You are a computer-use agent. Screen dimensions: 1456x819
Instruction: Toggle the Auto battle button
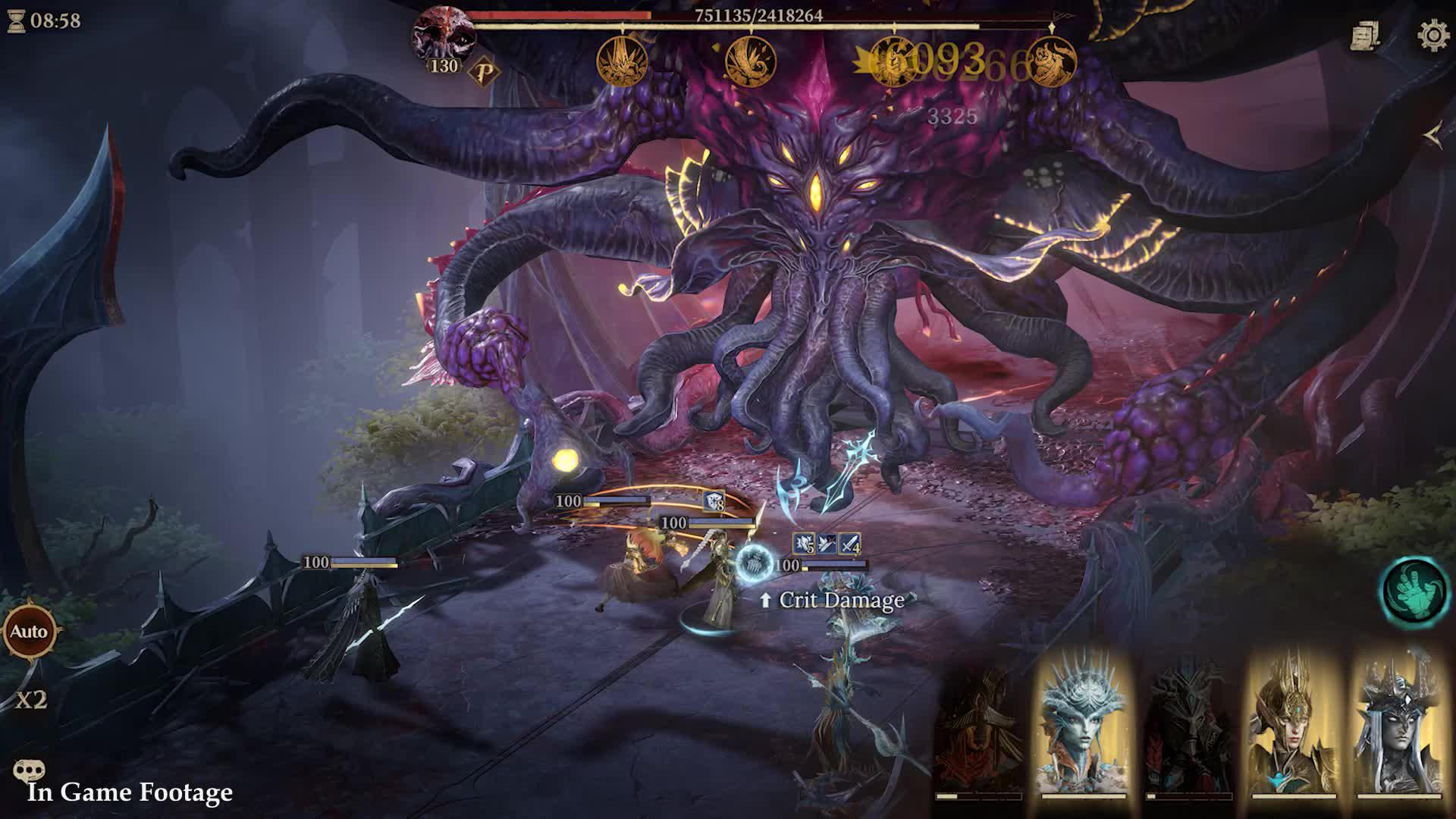[29, 631]
